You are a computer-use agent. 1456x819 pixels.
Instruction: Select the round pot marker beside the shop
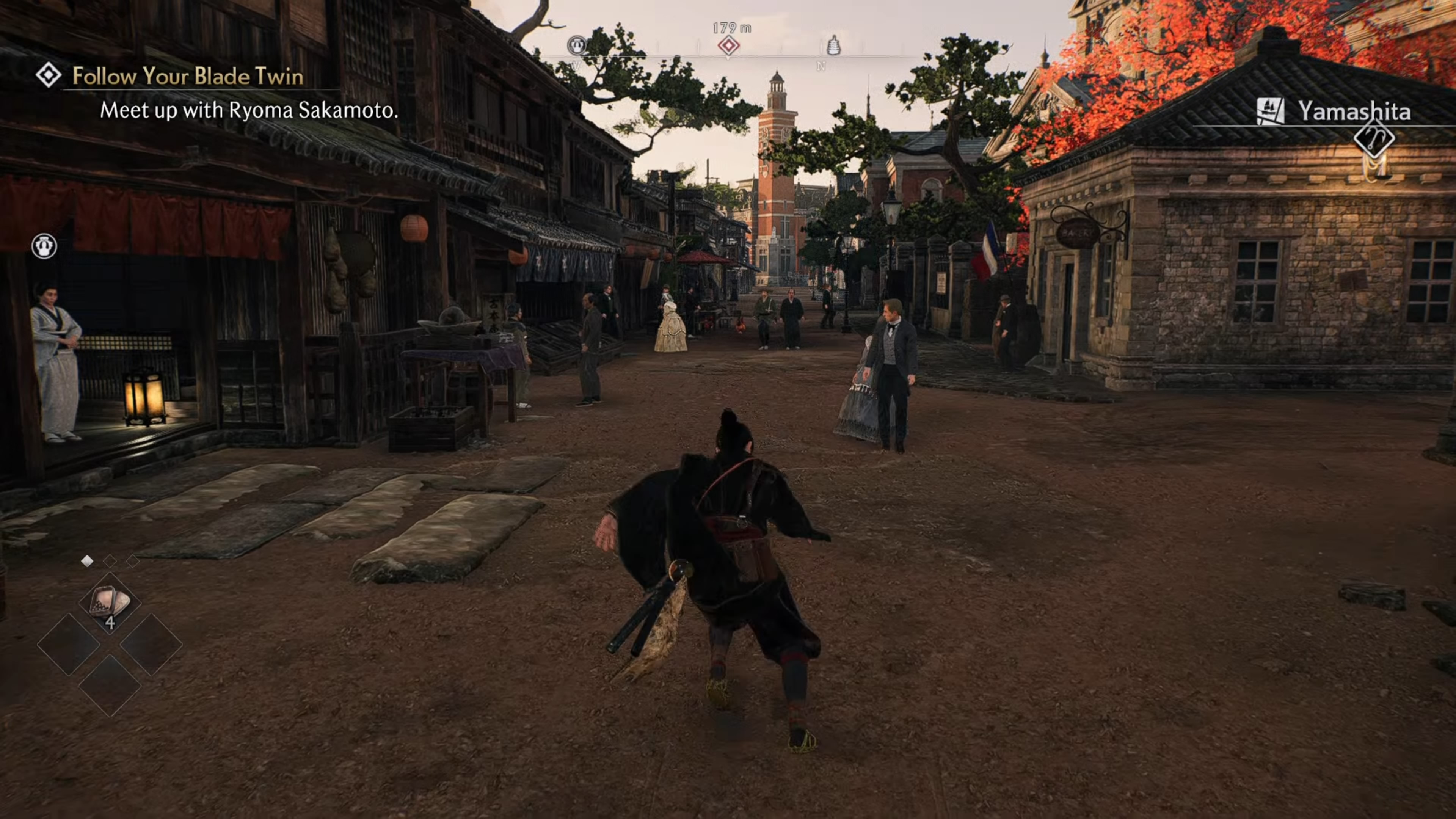tap(44, 246)
